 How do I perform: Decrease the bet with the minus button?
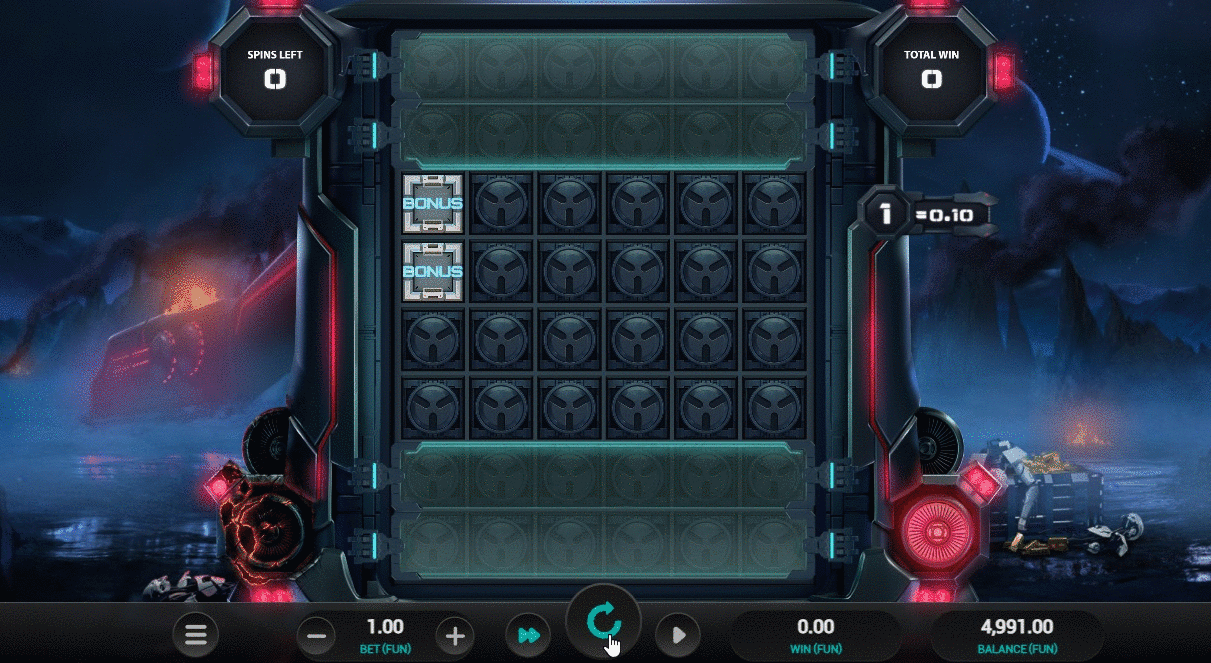317,634
